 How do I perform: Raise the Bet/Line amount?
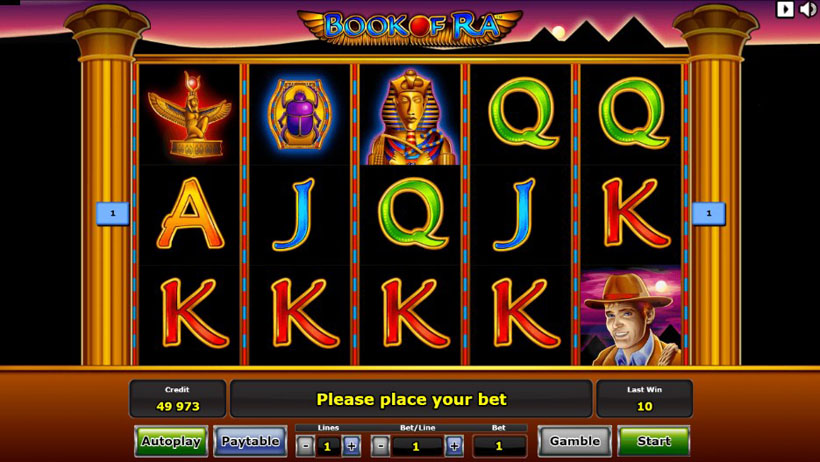(454, 446)
